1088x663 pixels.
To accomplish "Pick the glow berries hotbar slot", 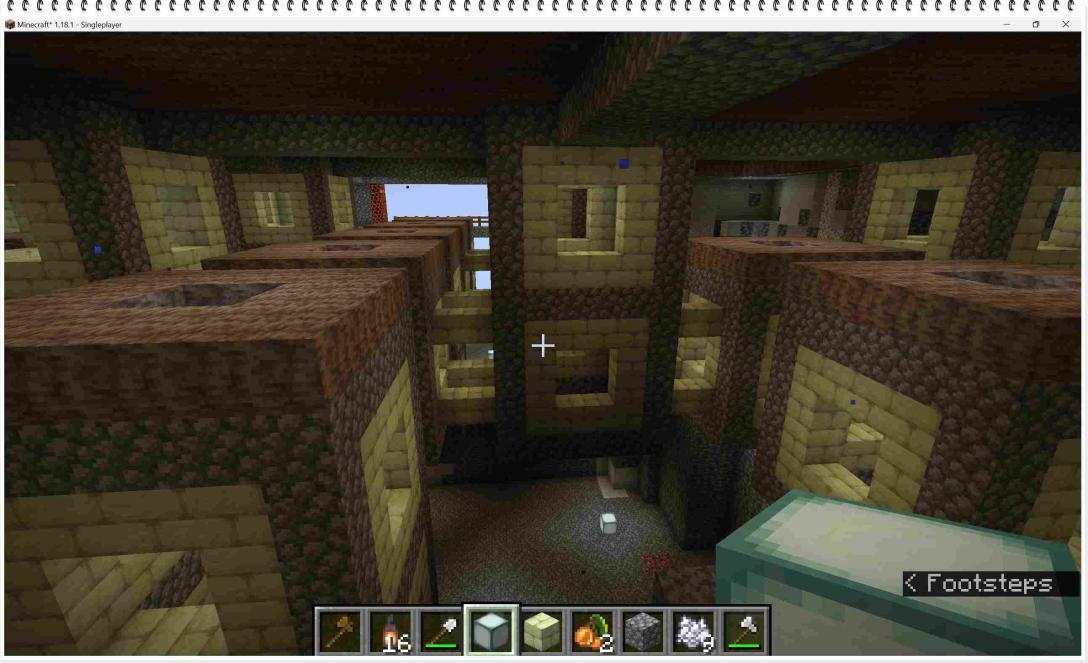I will [x=593, y=631].
